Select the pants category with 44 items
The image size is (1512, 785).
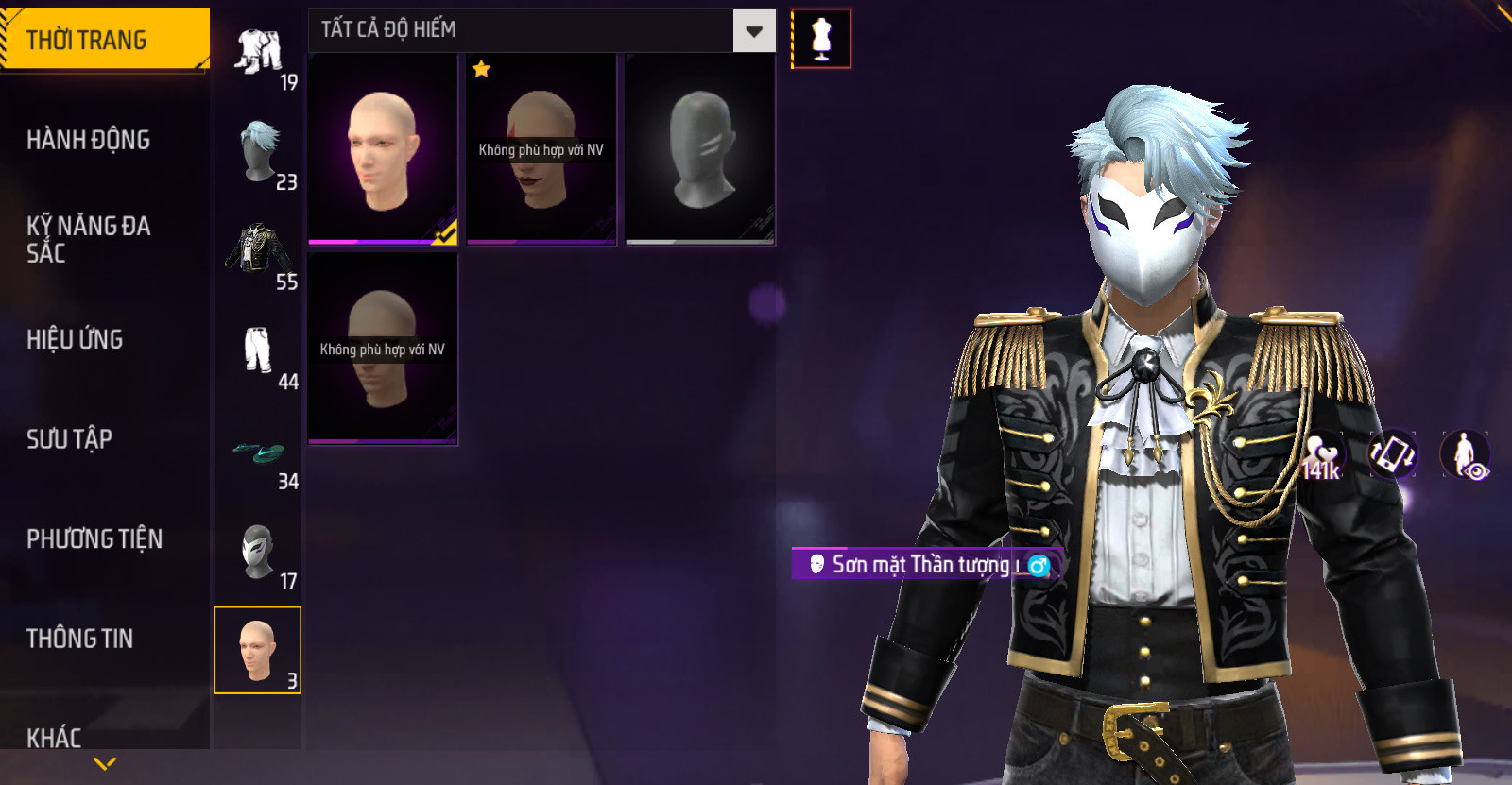(259, 353)
